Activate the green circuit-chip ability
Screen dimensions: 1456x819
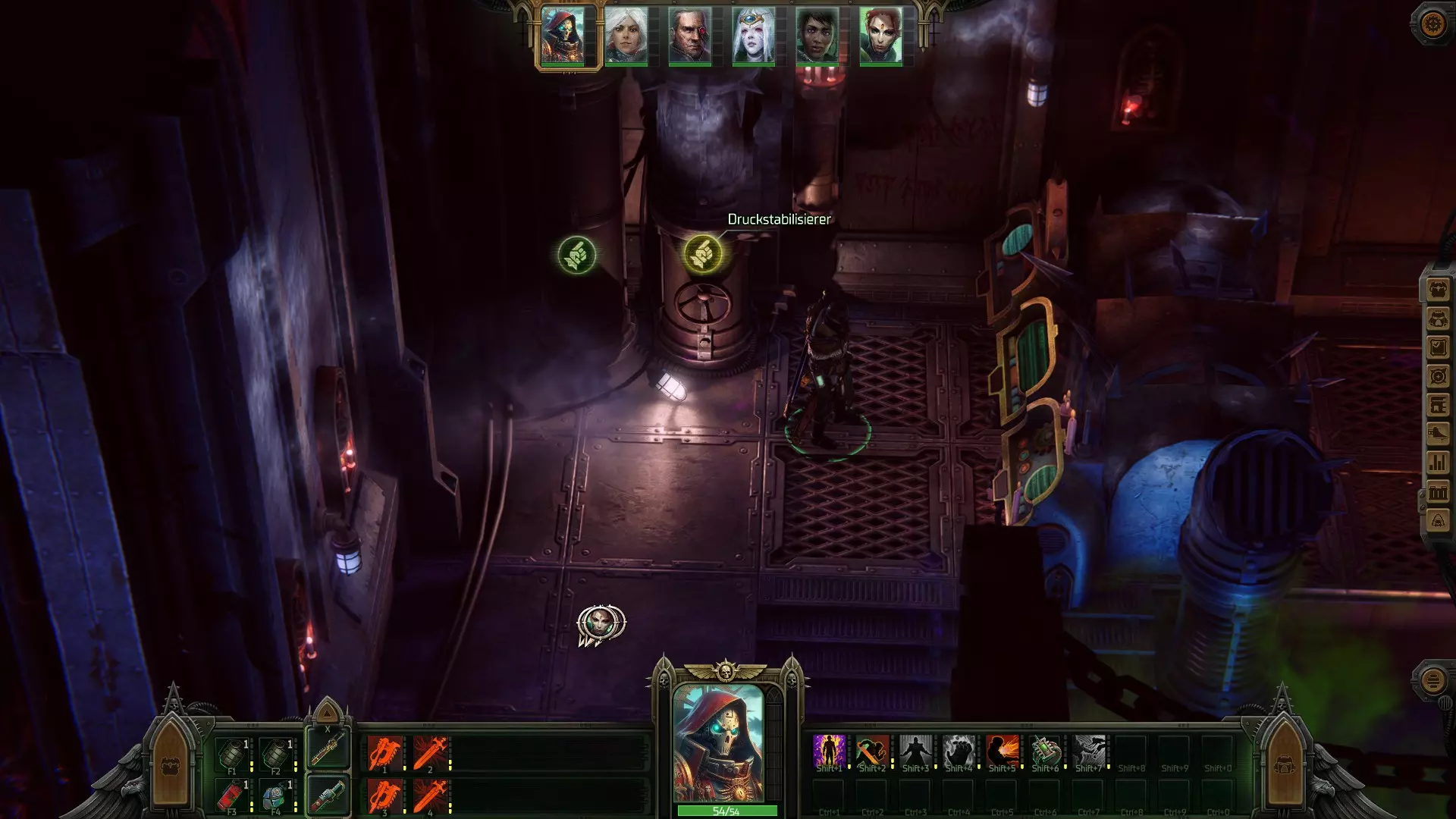(x=1045, y=751)
